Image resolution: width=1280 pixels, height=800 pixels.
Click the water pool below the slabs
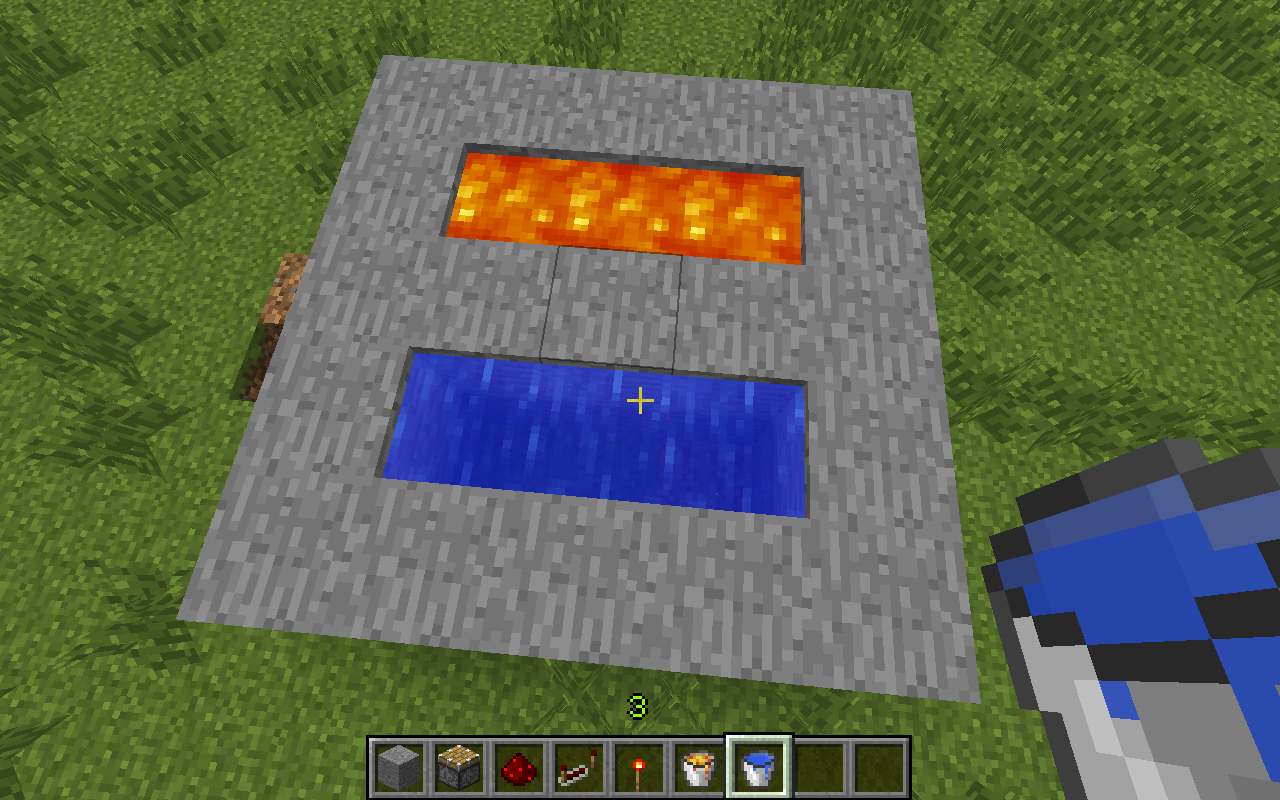click(600, 430)
